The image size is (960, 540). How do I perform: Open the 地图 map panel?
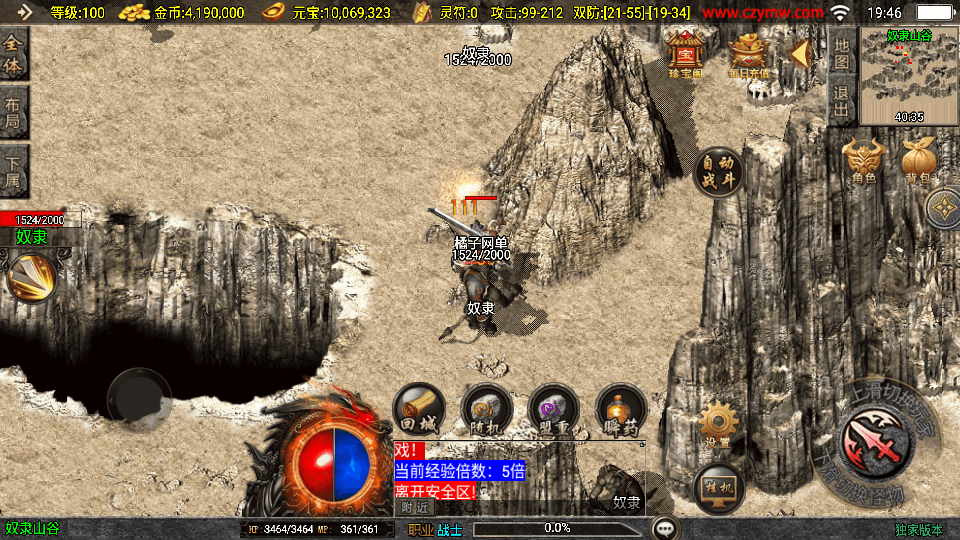(x=842, y=53)
